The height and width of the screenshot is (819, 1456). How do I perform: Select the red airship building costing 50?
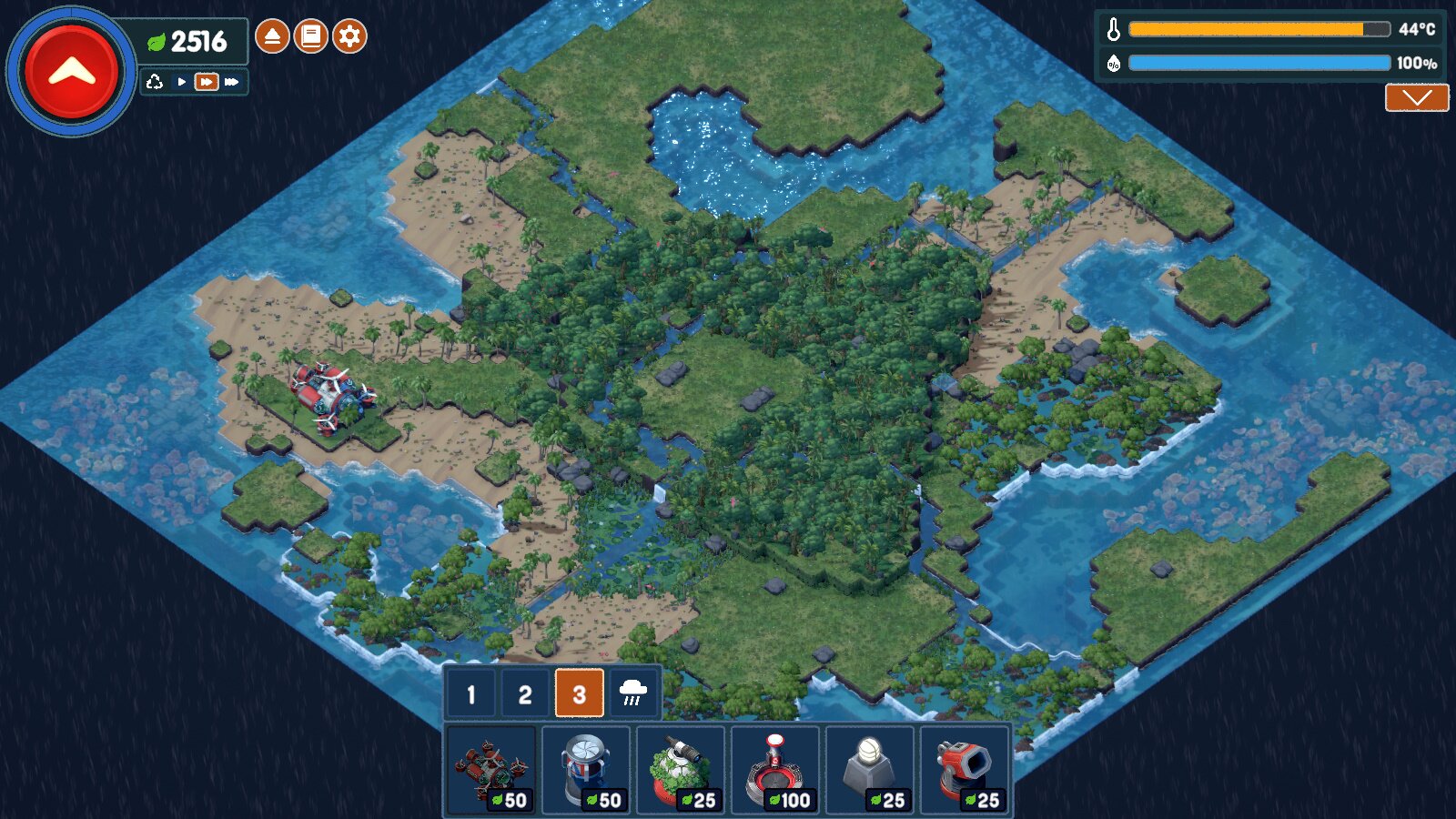(491, 770)
